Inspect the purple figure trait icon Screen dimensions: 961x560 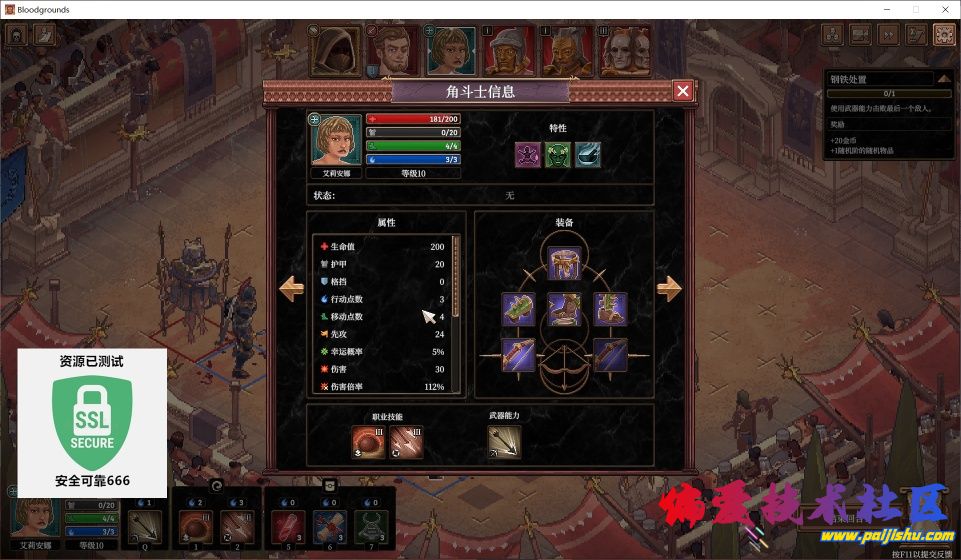(528, 154)
